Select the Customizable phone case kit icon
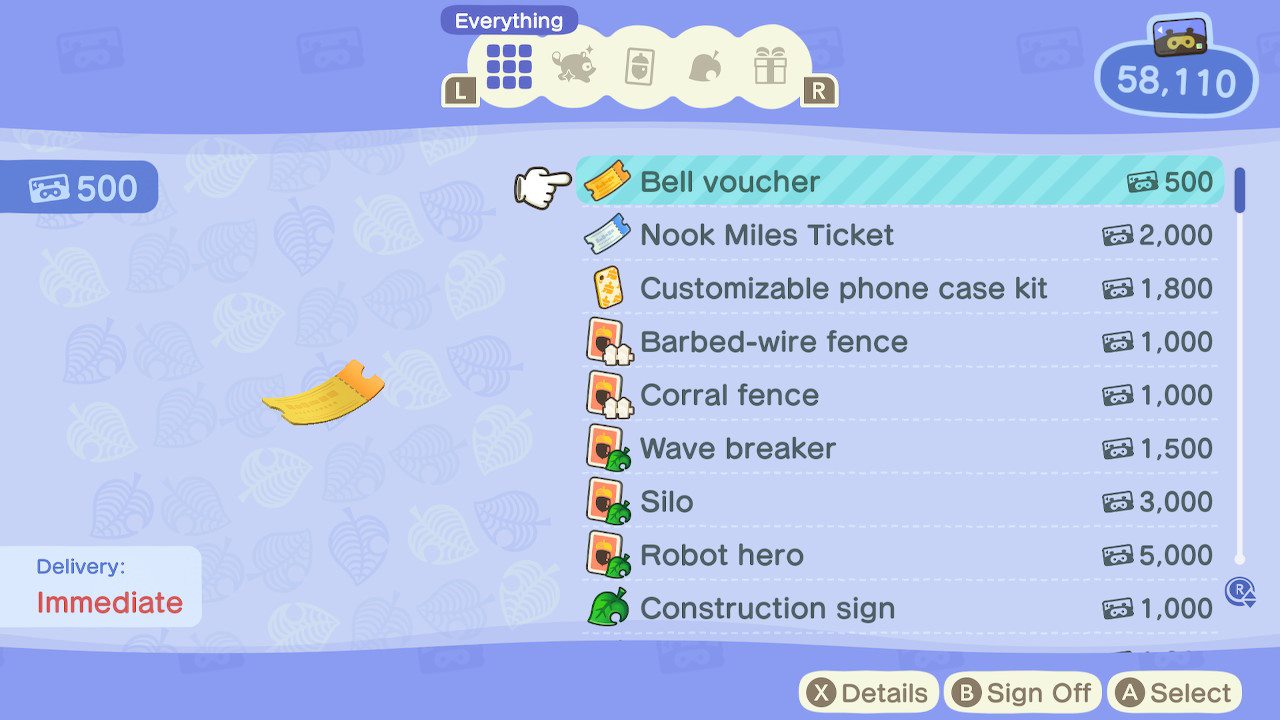Viewport: 1280px width, 720px height. tap(610, 288)
